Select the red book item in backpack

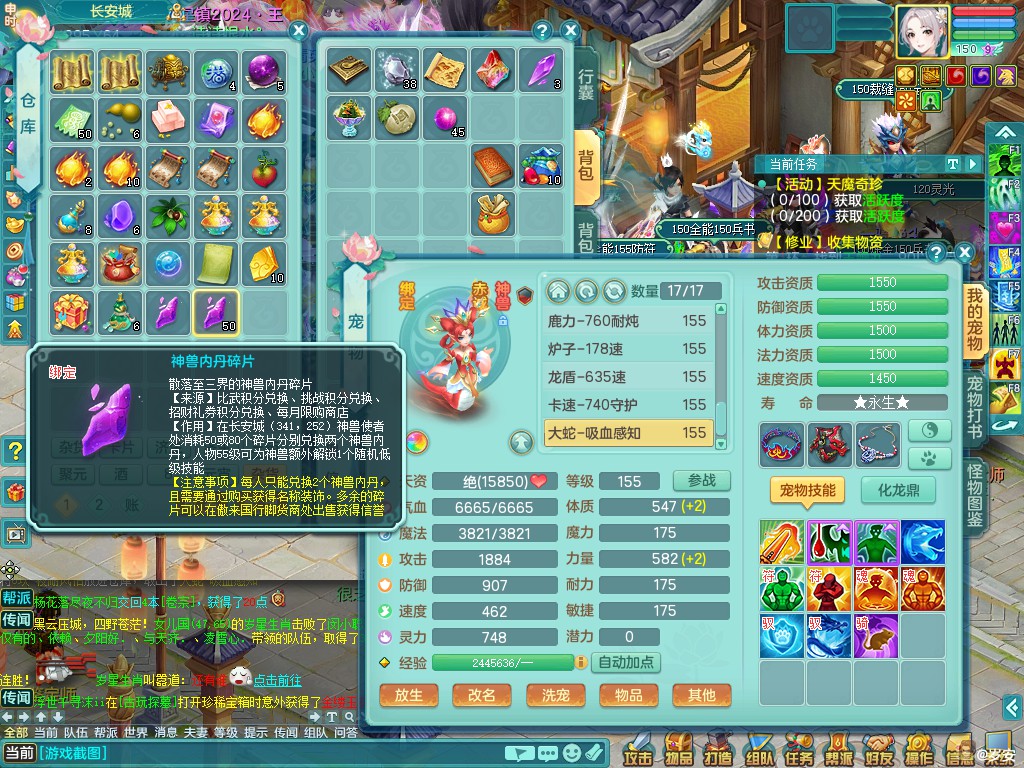[493, 164]
